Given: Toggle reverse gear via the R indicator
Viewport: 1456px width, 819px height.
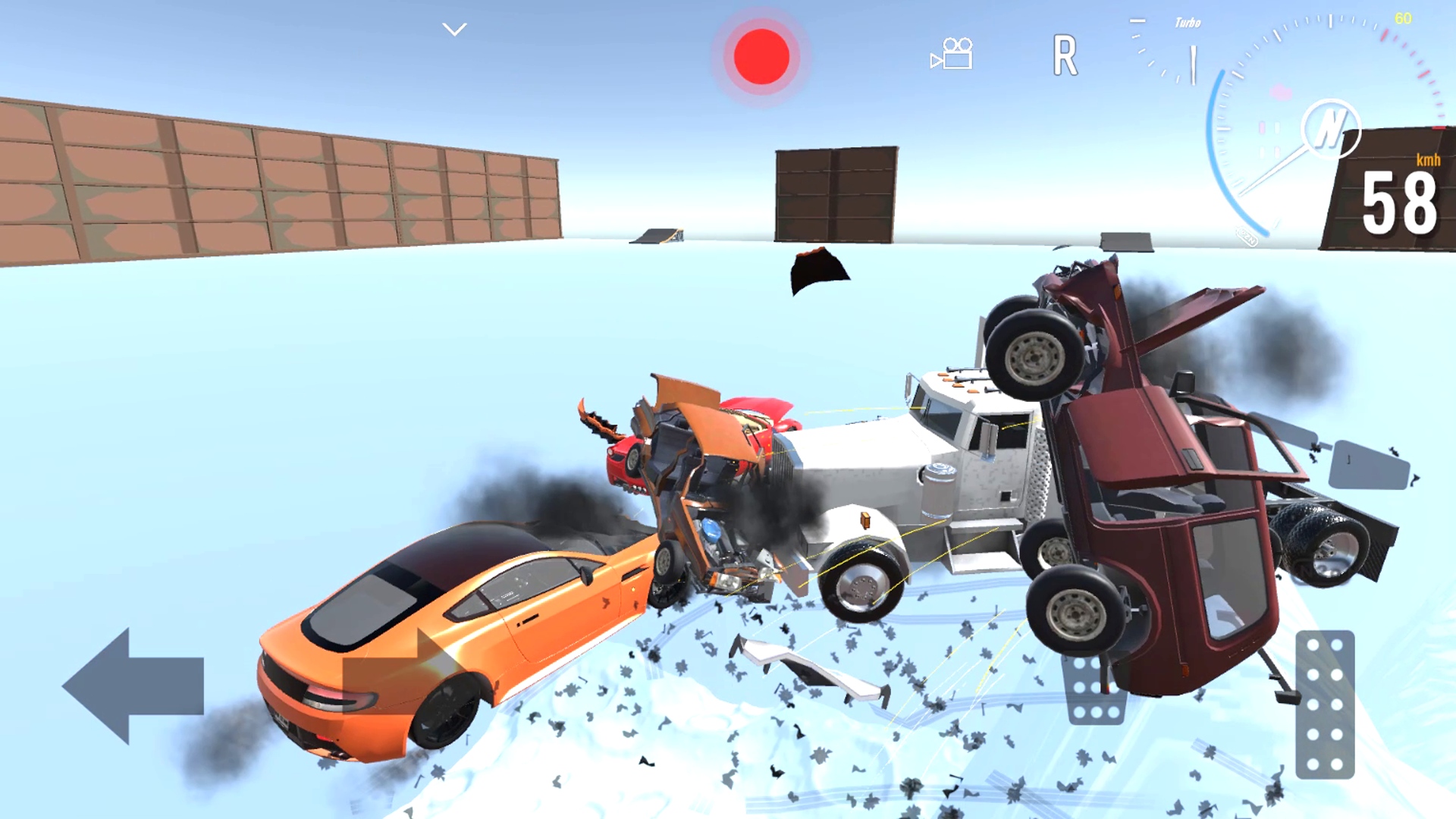Looking at the screenshot, I should click(1066, 56).
